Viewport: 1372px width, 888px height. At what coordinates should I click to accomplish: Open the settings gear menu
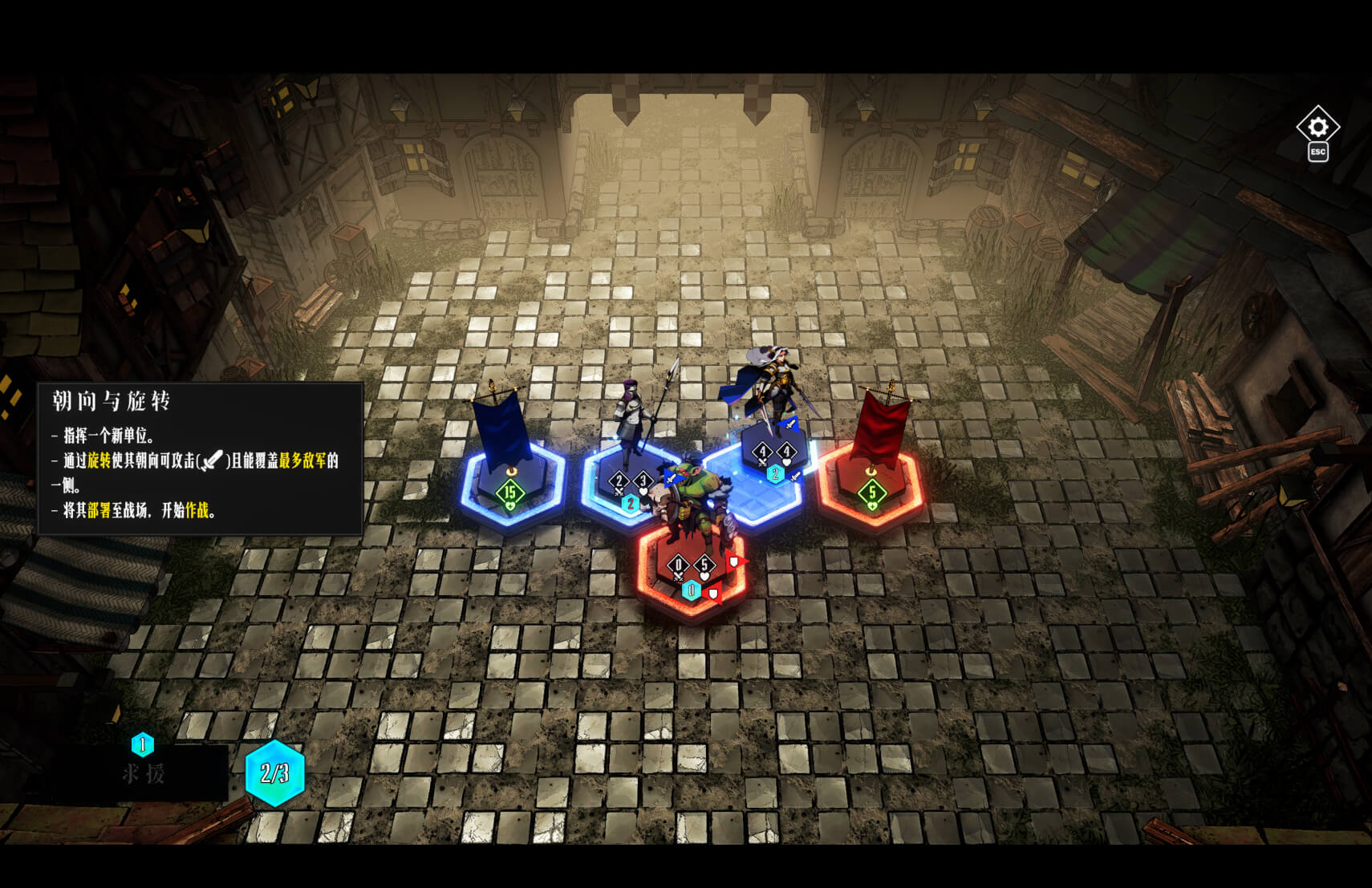pyautogui.click(x=1318, y=127)
